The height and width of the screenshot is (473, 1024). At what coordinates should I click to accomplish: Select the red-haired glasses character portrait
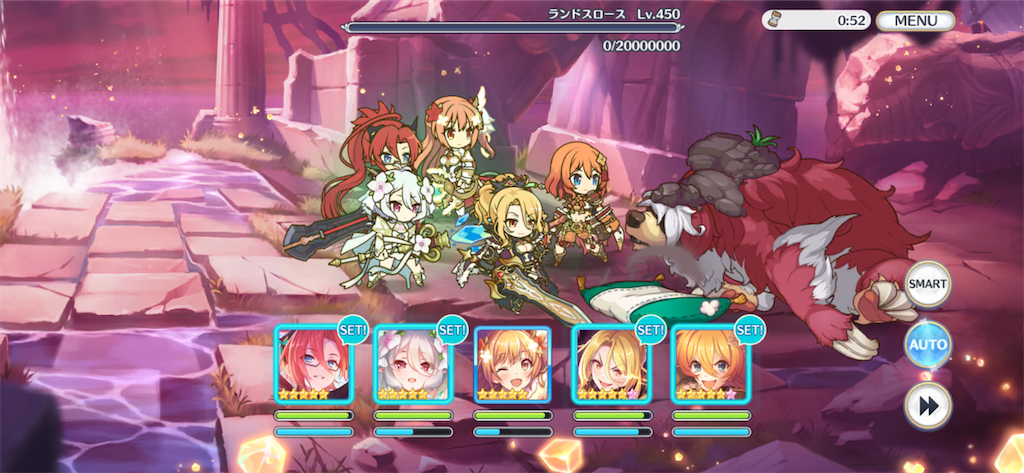(313, 365)
